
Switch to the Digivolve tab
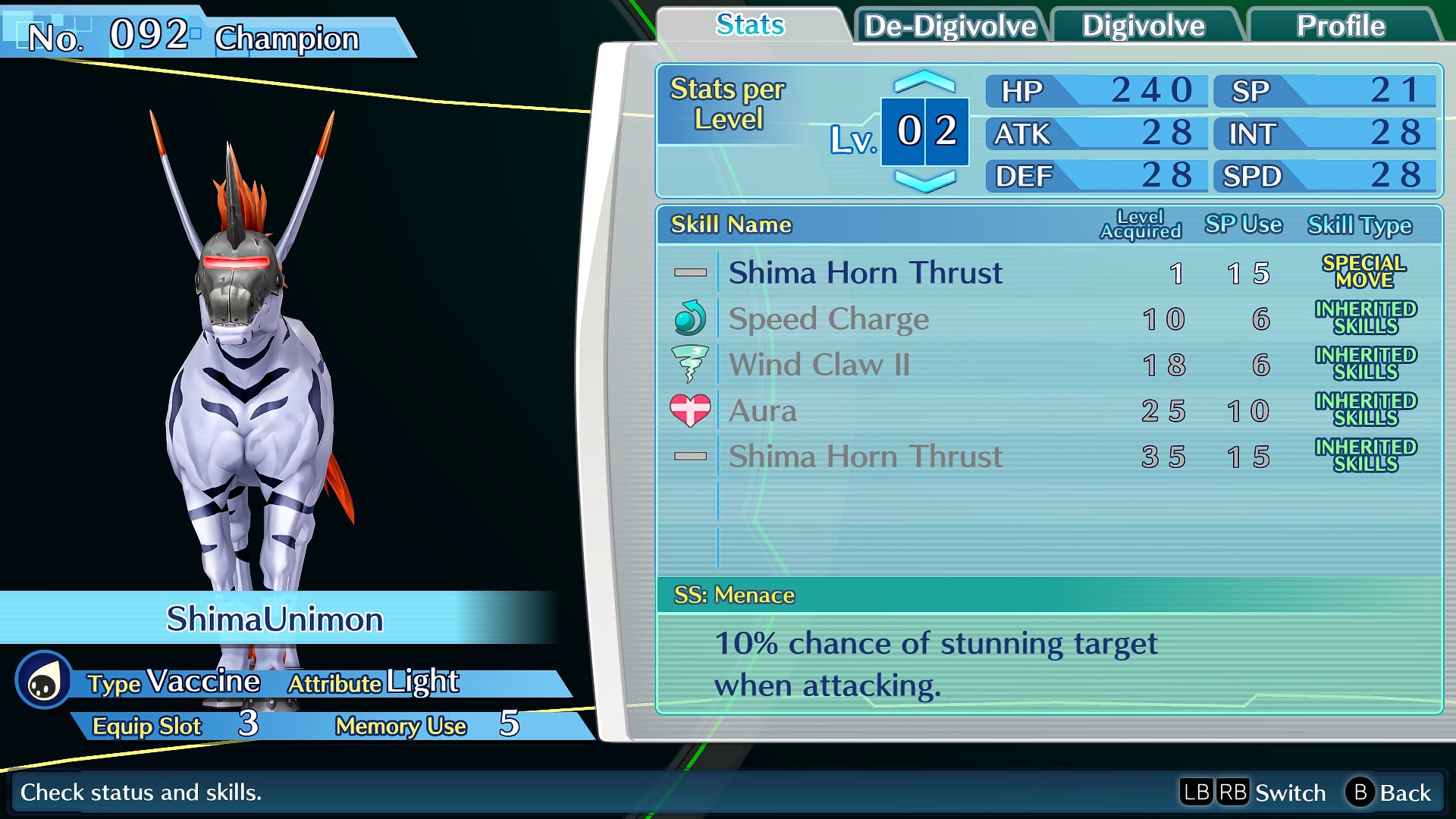pos(1145,26)
